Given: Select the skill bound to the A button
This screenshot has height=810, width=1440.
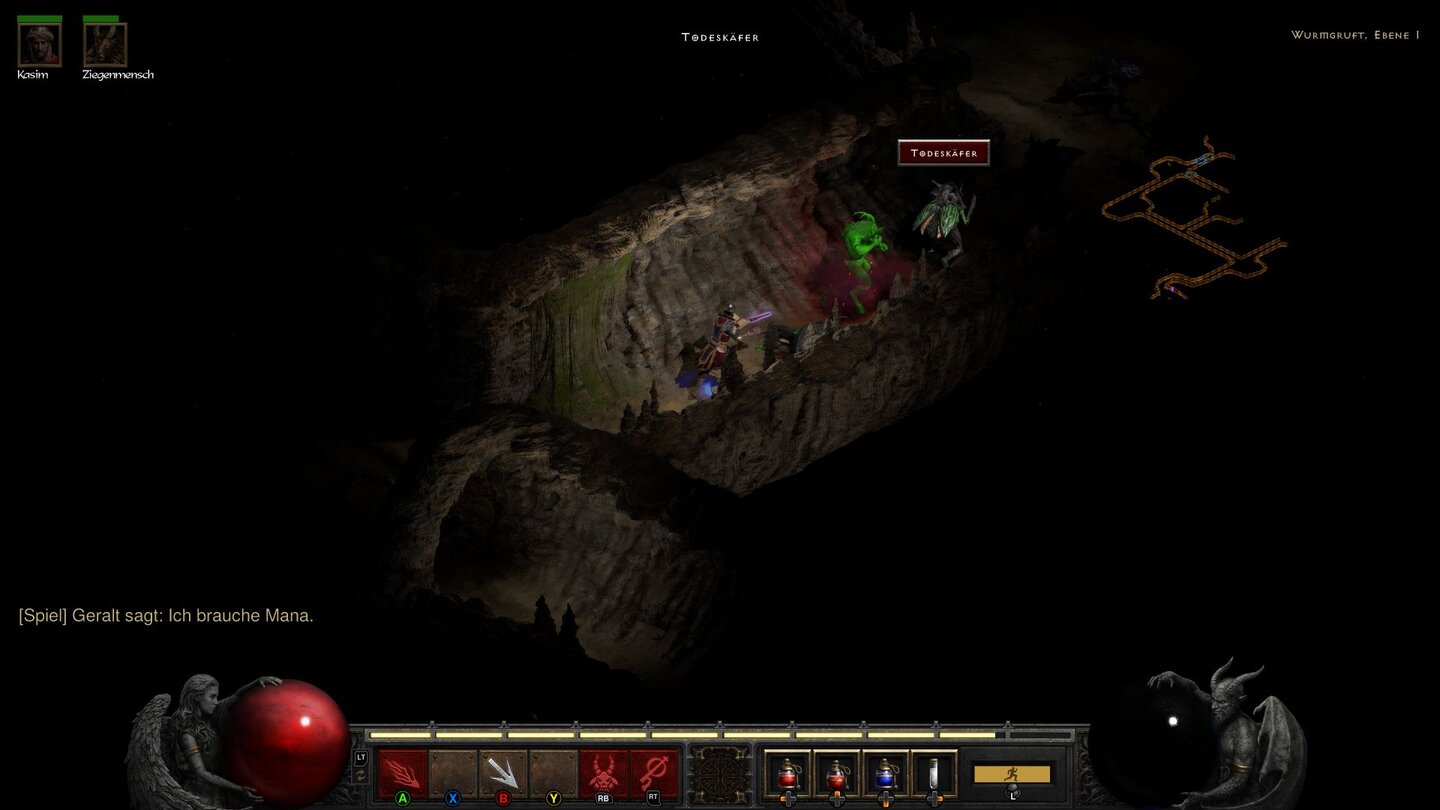Looking at the screenshot, I should click(402, 771).
